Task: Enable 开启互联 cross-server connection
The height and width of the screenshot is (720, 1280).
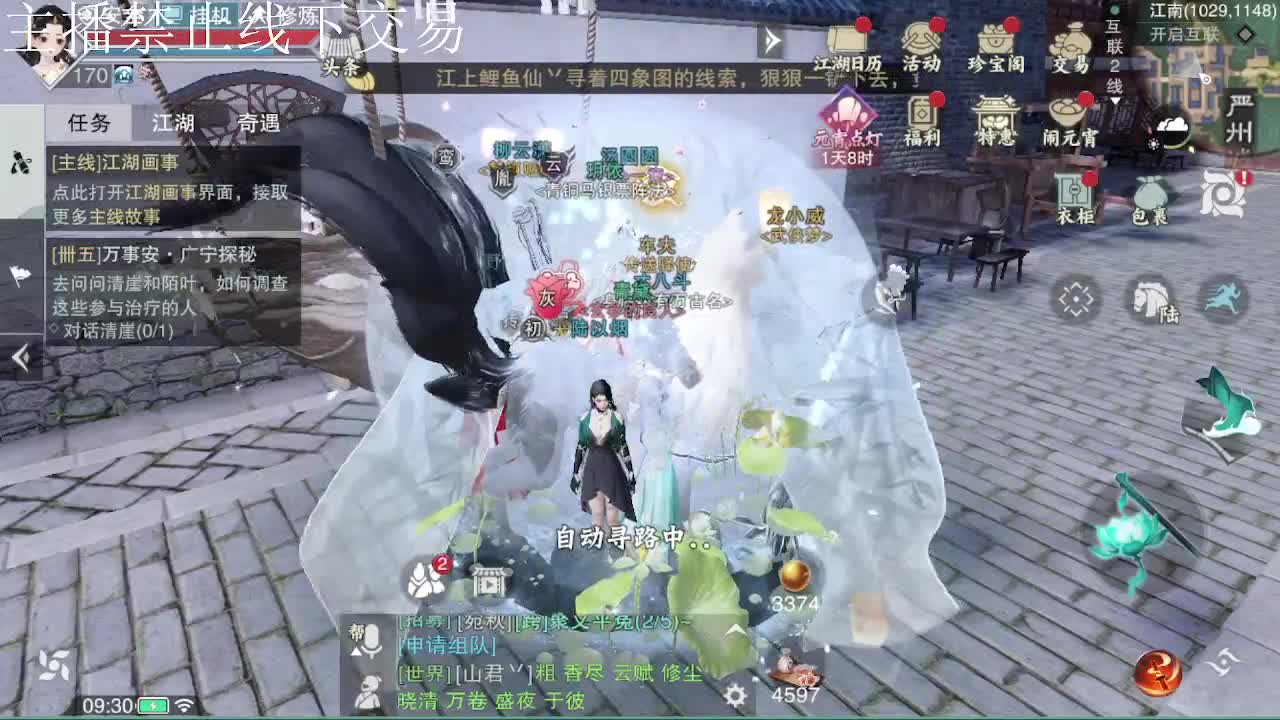Action: coord(1183,33)
